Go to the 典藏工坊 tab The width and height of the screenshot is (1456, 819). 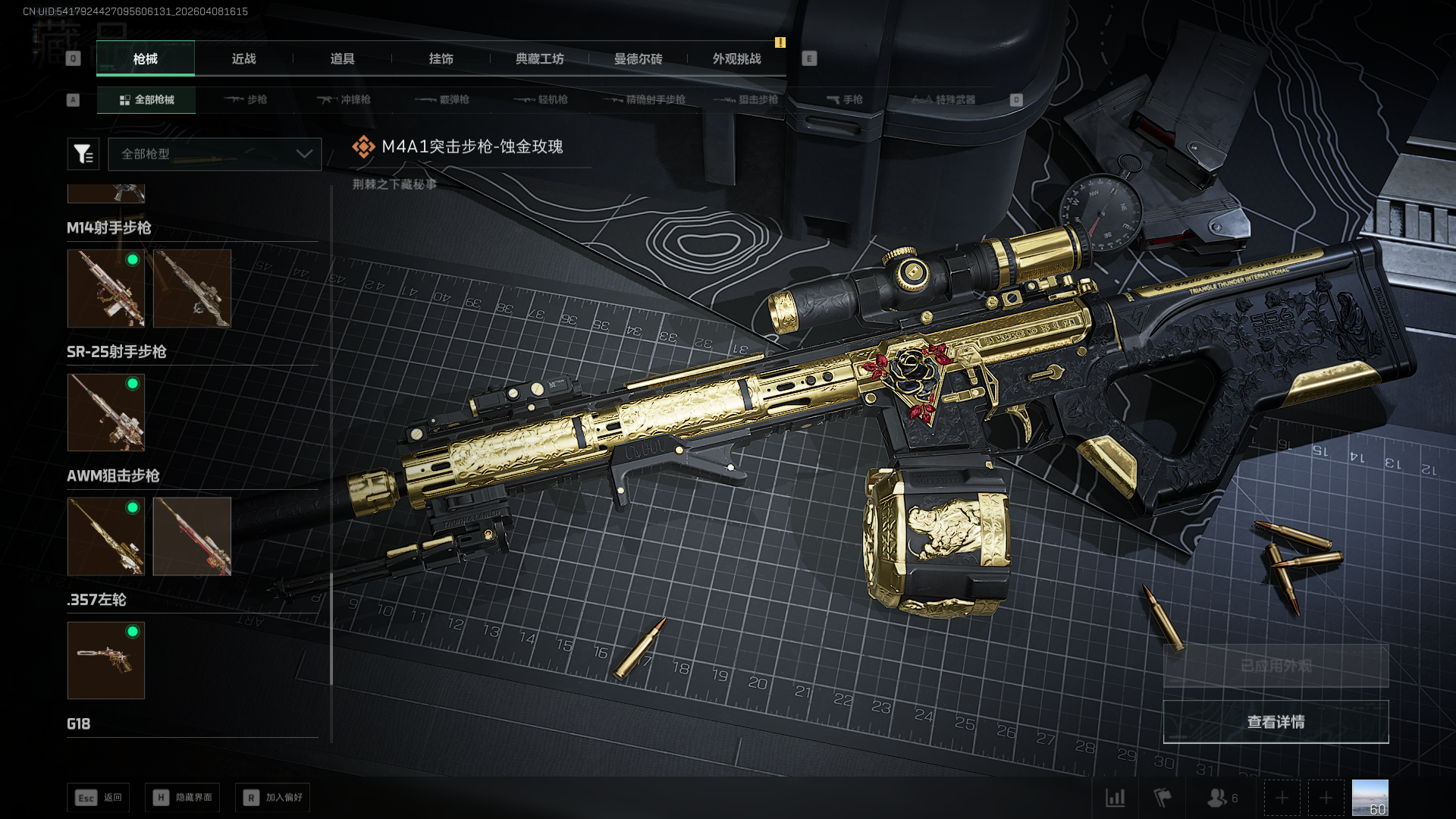[539, 59]
